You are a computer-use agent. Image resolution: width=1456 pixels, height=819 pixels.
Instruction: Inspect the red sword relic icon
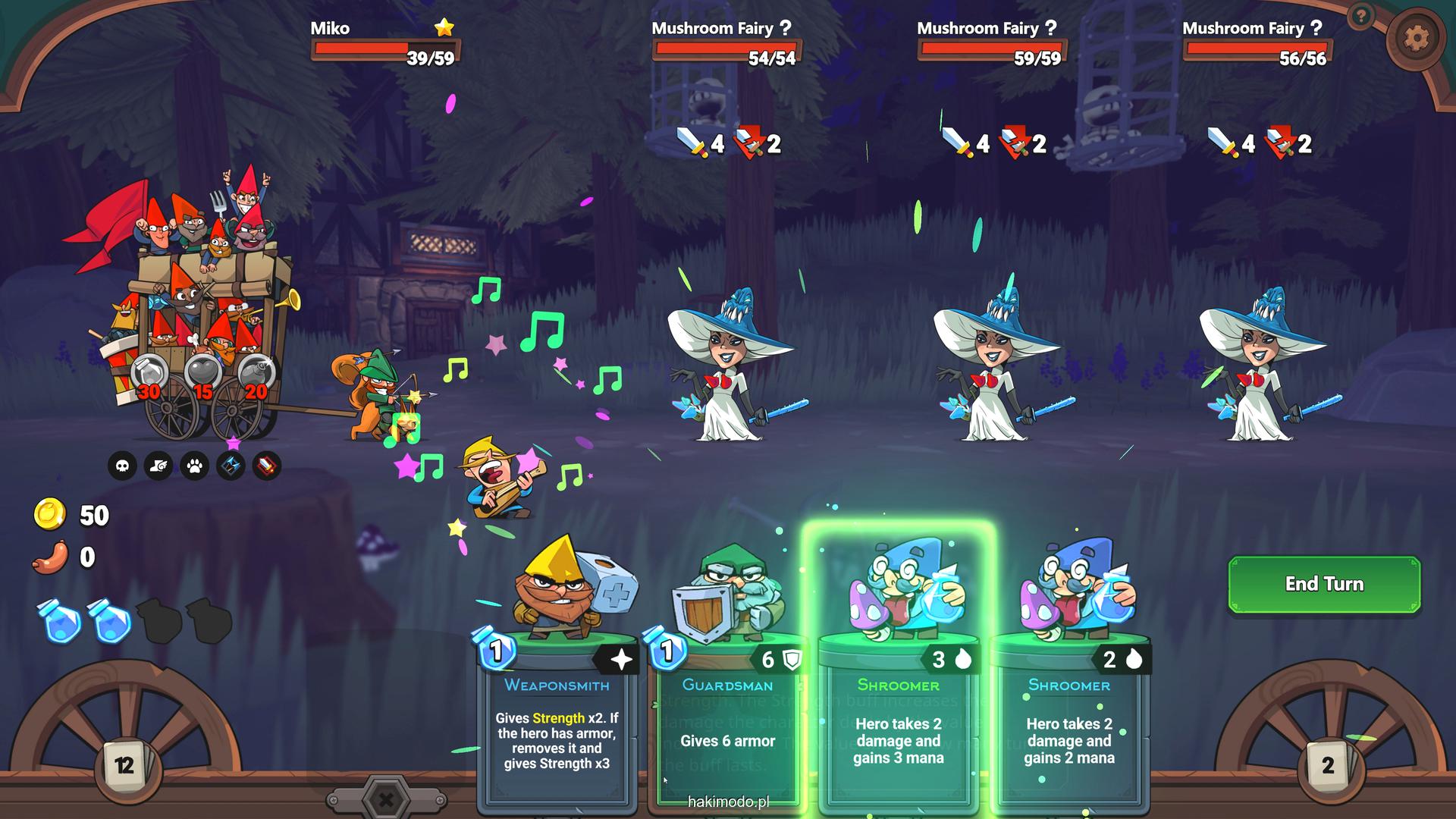266,466
